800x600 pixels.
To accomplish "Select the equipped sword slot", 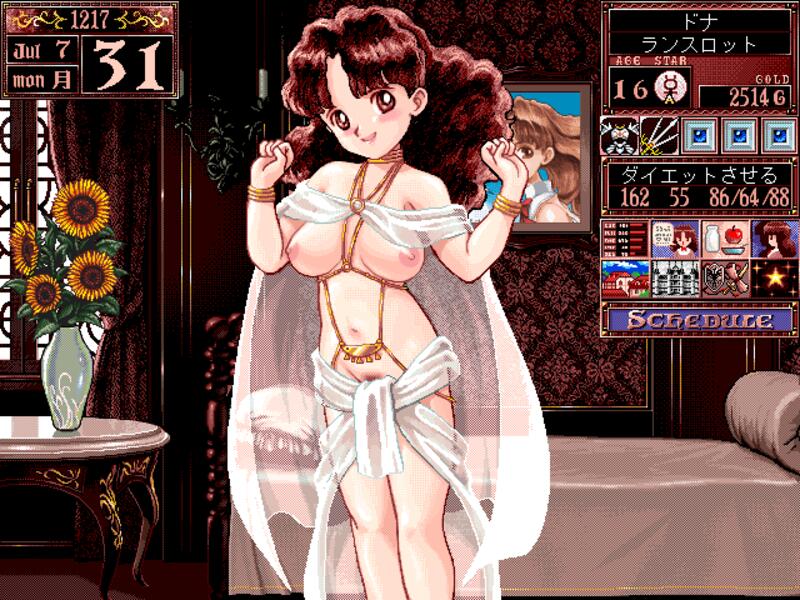I will 658,134.
